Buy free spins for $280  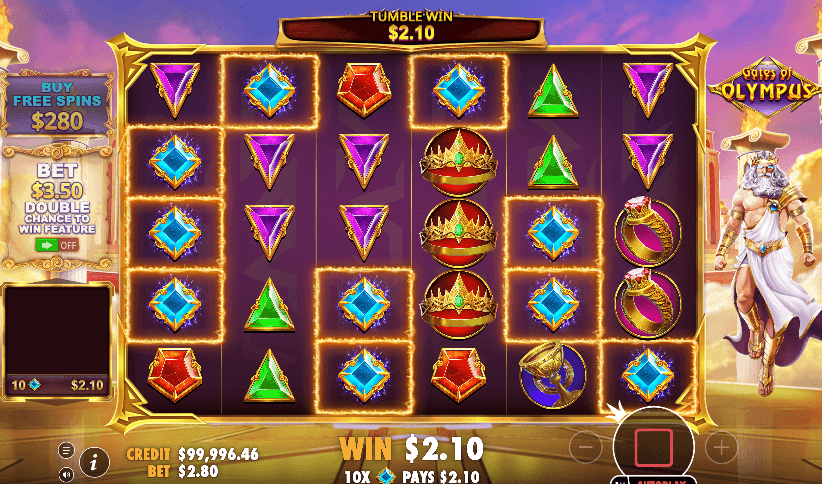pyautogui.click(x=57, y=109)
